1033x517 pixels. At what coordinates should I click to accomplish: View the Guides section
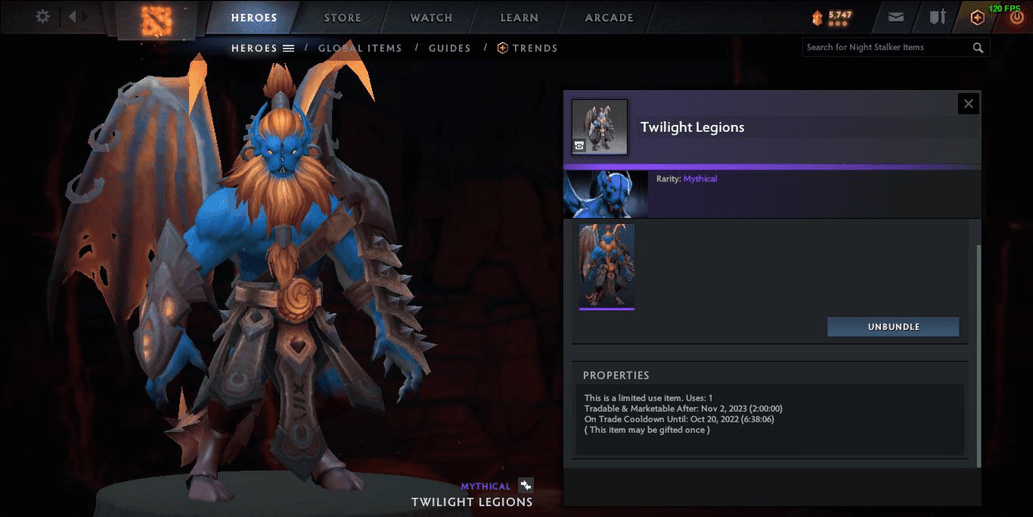[449, 48]
